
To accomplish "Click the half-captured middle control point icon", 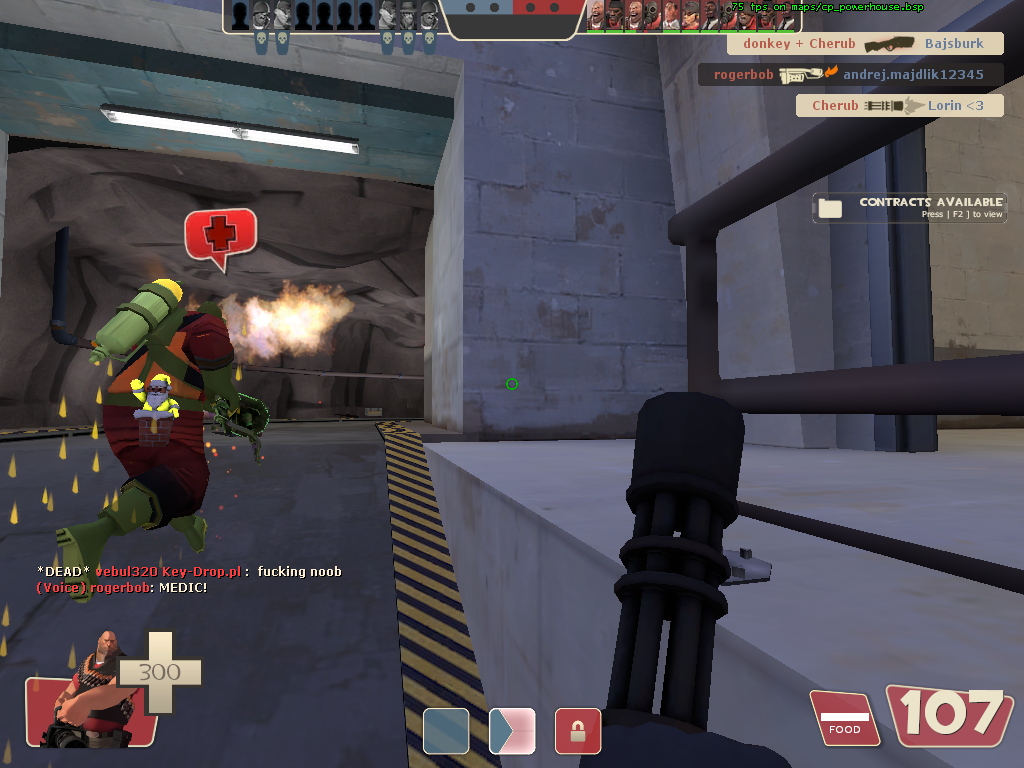I will [512, 731].
